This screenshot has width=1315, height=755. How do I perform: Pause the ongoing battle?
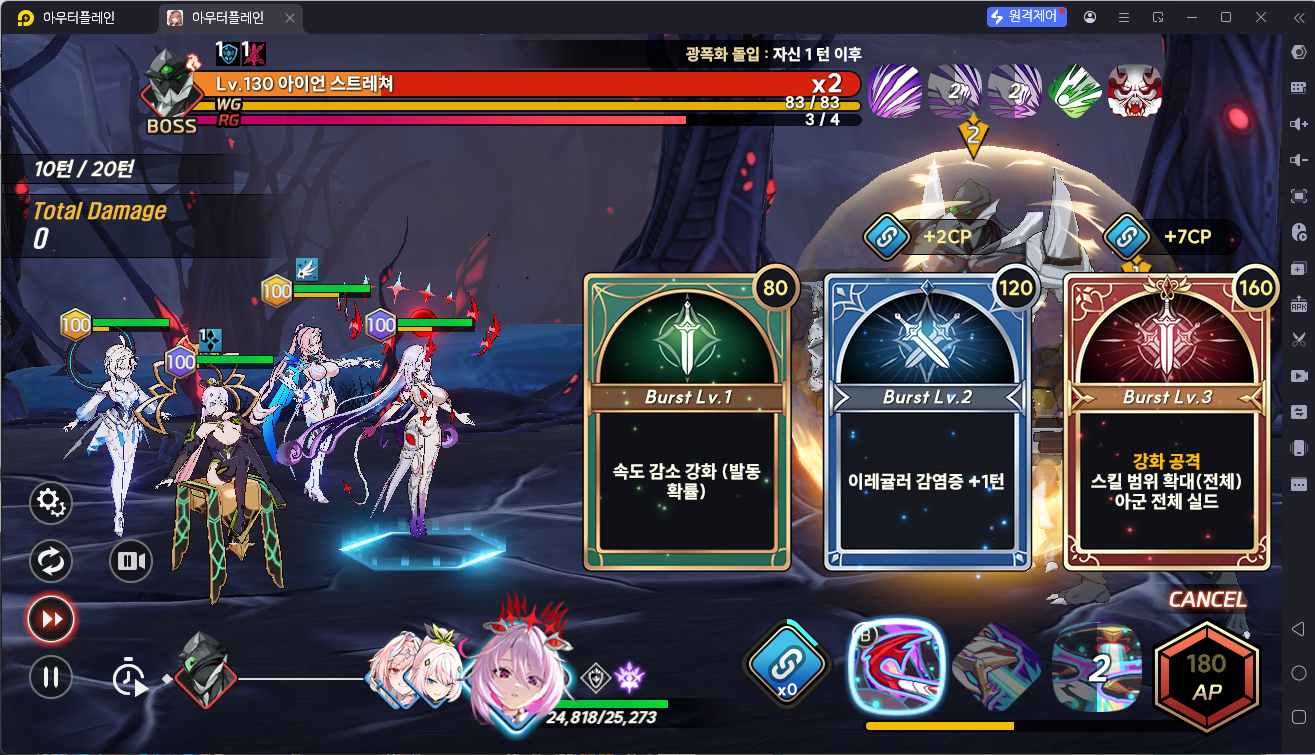(50, 677)
